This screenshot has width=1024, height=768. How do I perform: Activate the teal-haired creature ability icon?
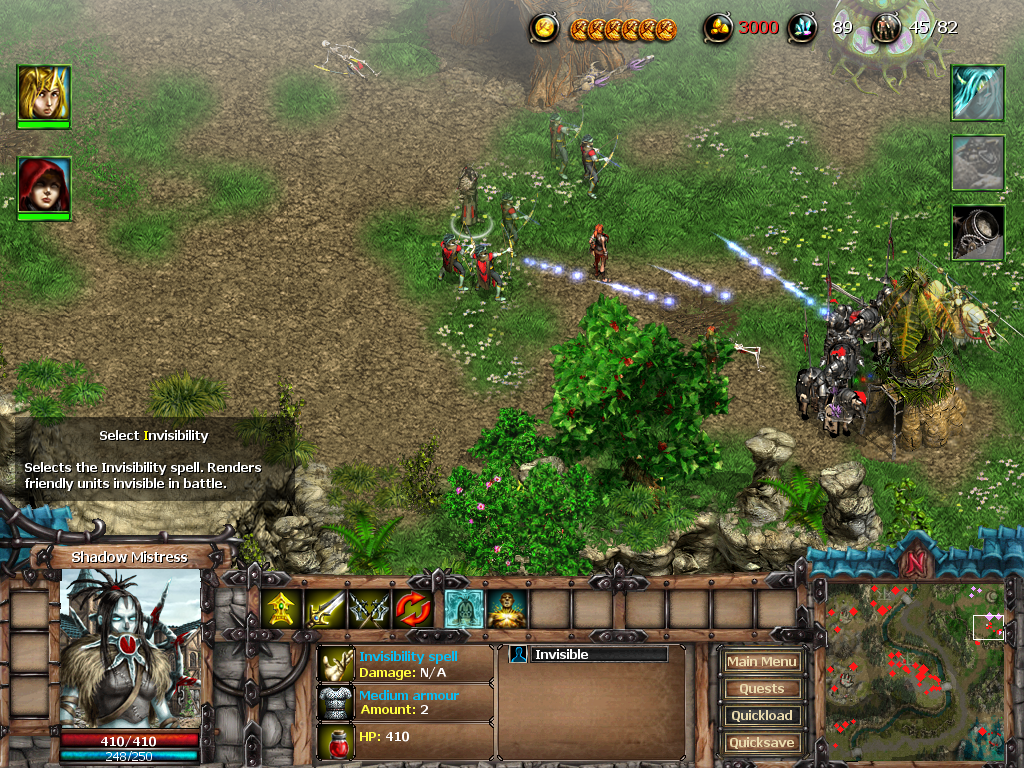(977, 93)
